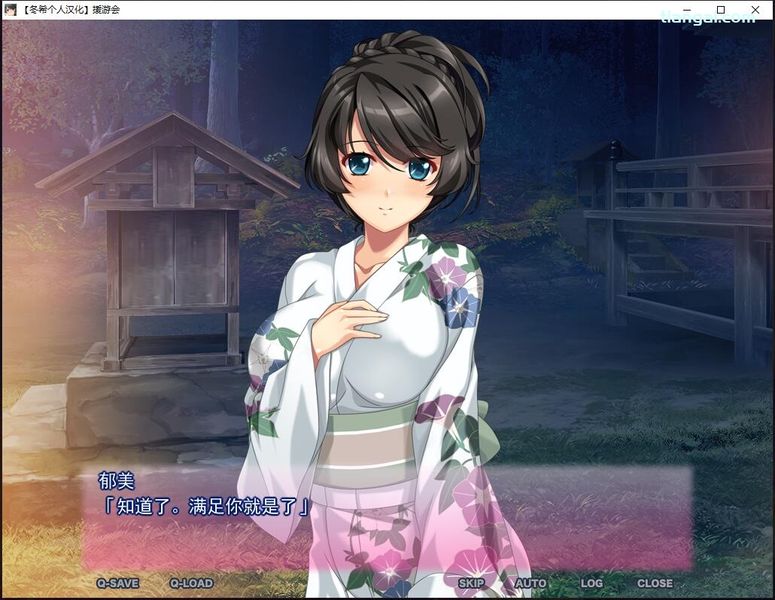Open the LOG dialogue history

(591, 583)
